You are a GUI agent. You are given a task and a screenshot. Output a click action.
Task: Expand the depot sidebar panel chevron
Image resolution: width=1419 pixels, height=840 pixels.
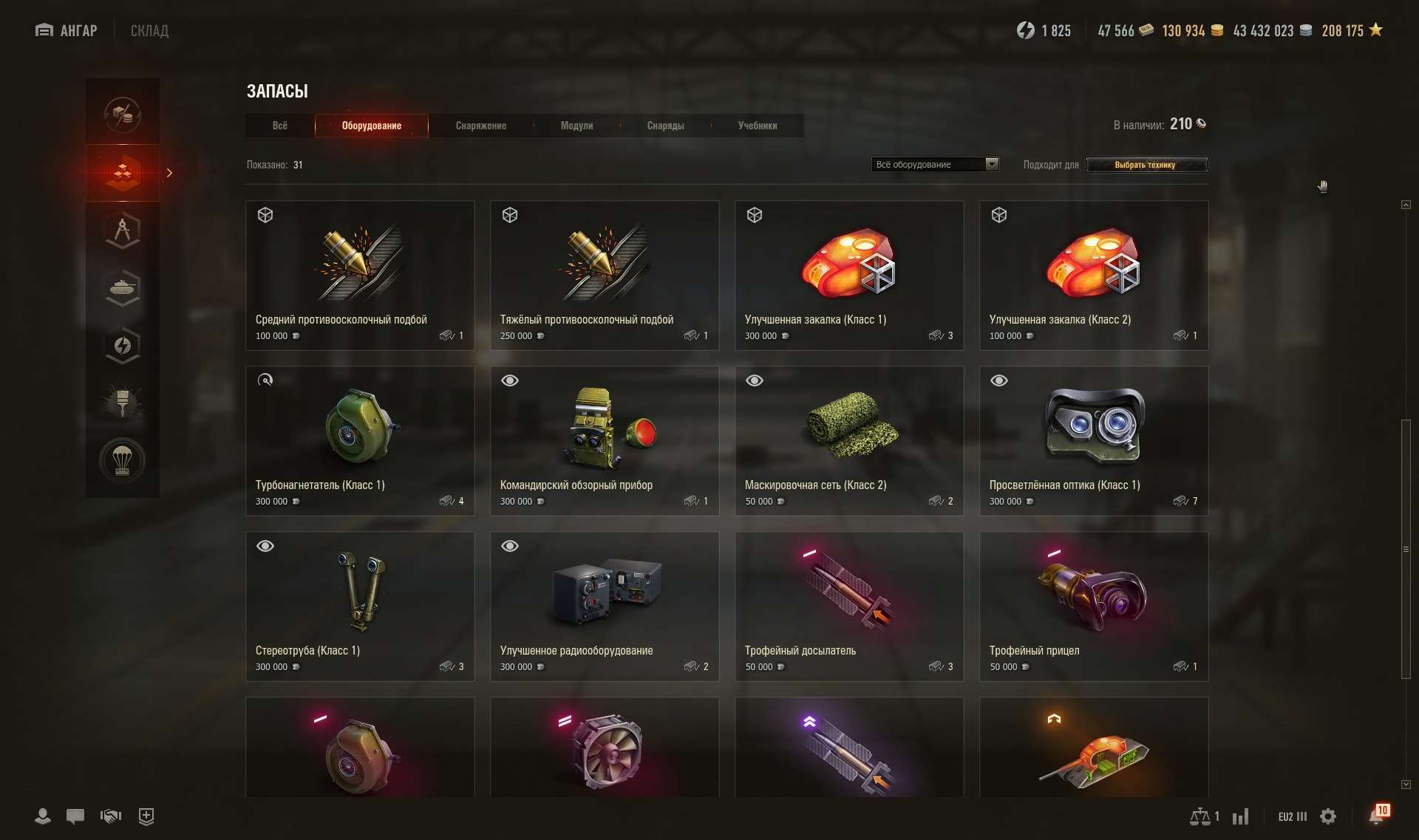[169, 172]
